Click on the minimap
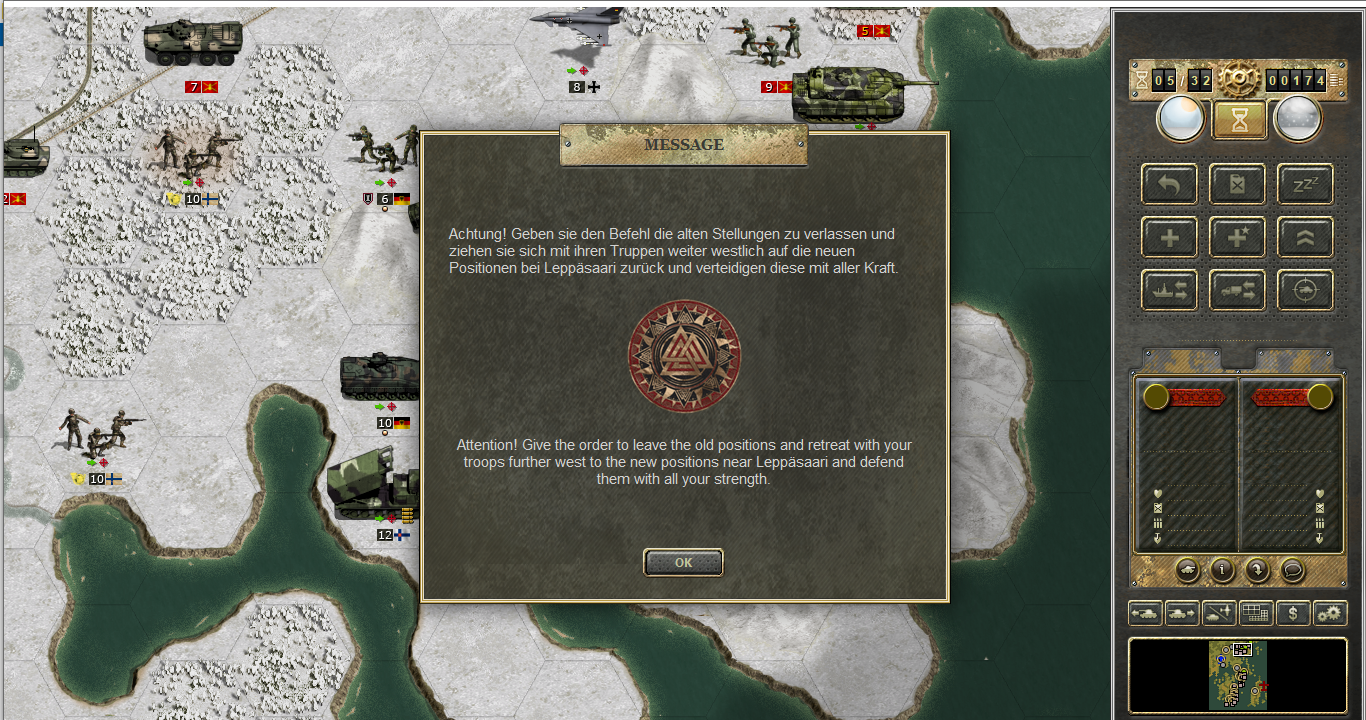Image resolution: width=1366 pixels, height=720 pixels. pos(1238,675)
